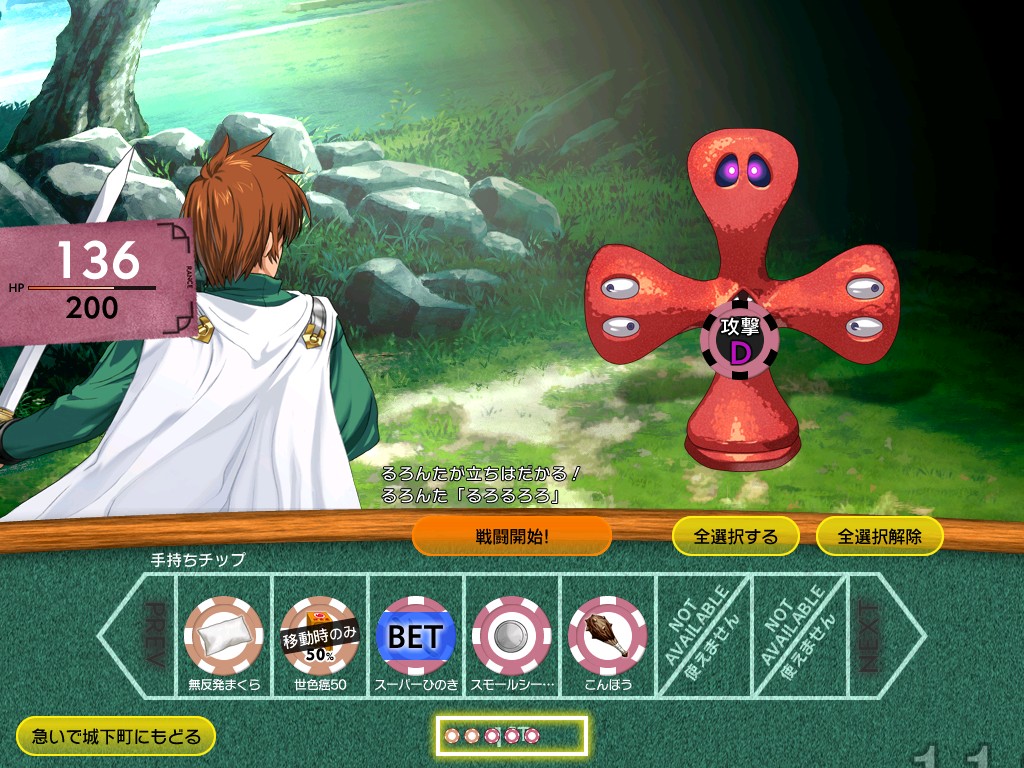Select the 無反発まくら pillow chip
Viewport: 1024px width, 768px height.
point(224,635)
